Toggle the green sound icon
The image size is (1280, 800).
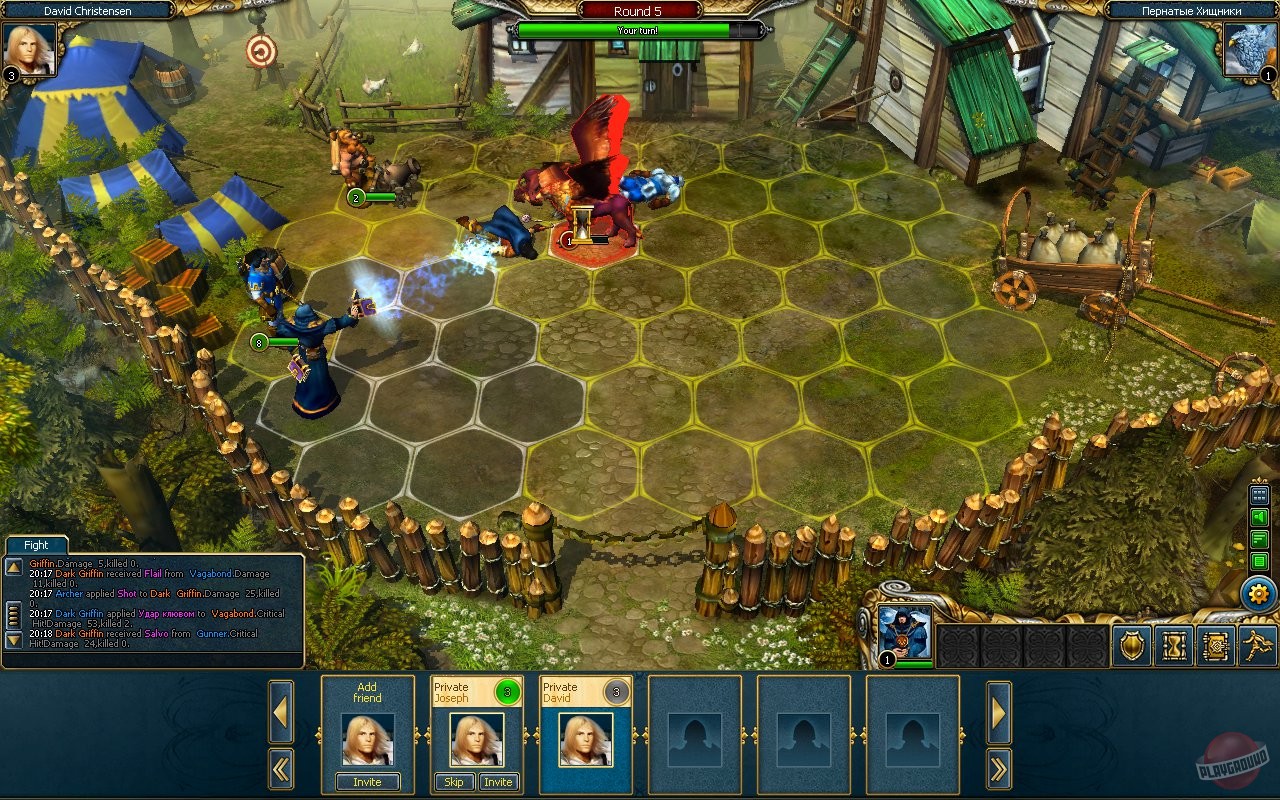click(x=1258, y=517)
